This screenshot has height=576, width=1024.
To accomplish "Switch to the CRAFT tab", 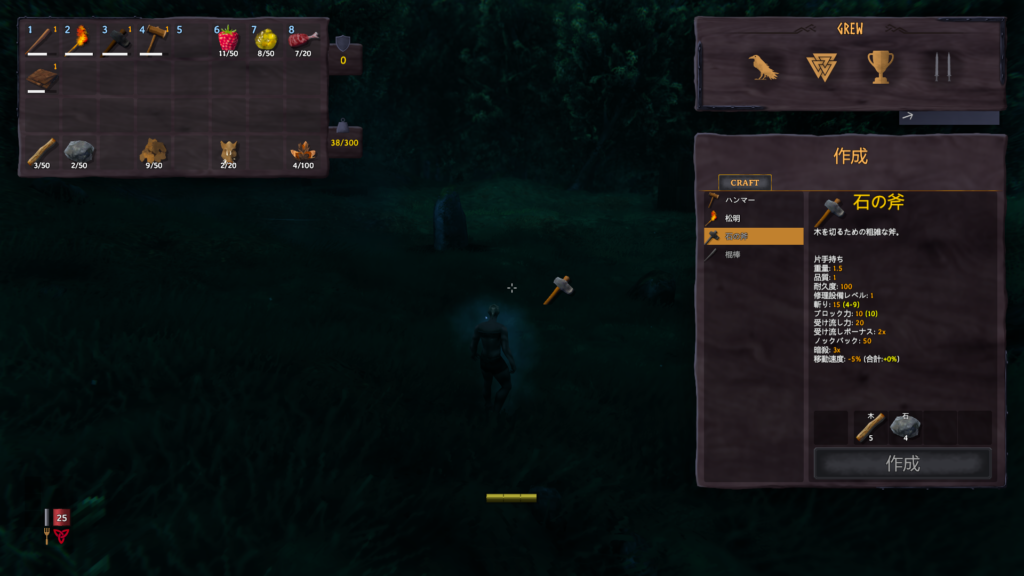I will point(744,183).
